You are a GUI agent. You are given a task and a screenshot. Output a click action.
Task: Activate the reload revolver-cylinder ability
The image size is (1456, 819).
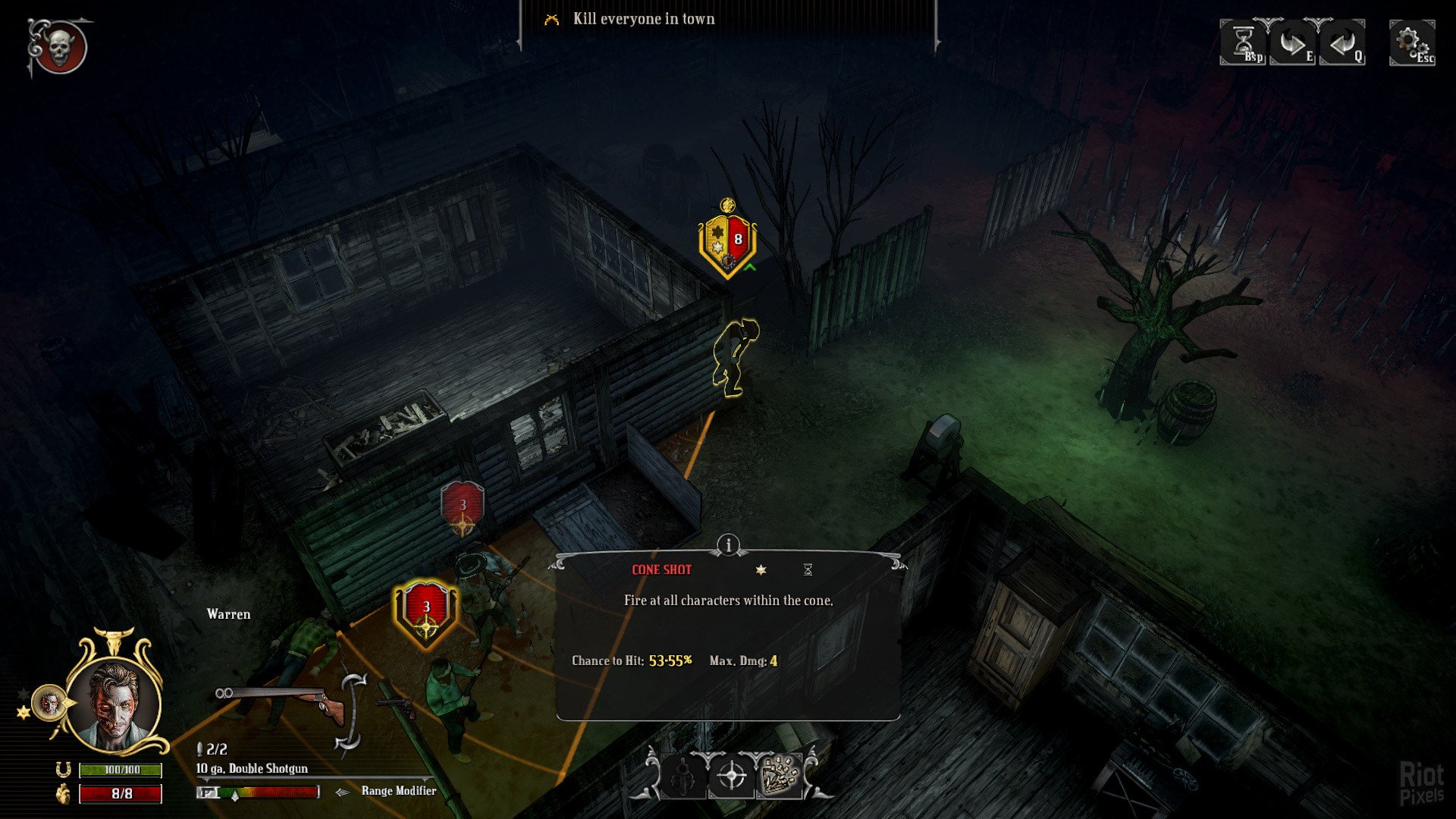684,777
